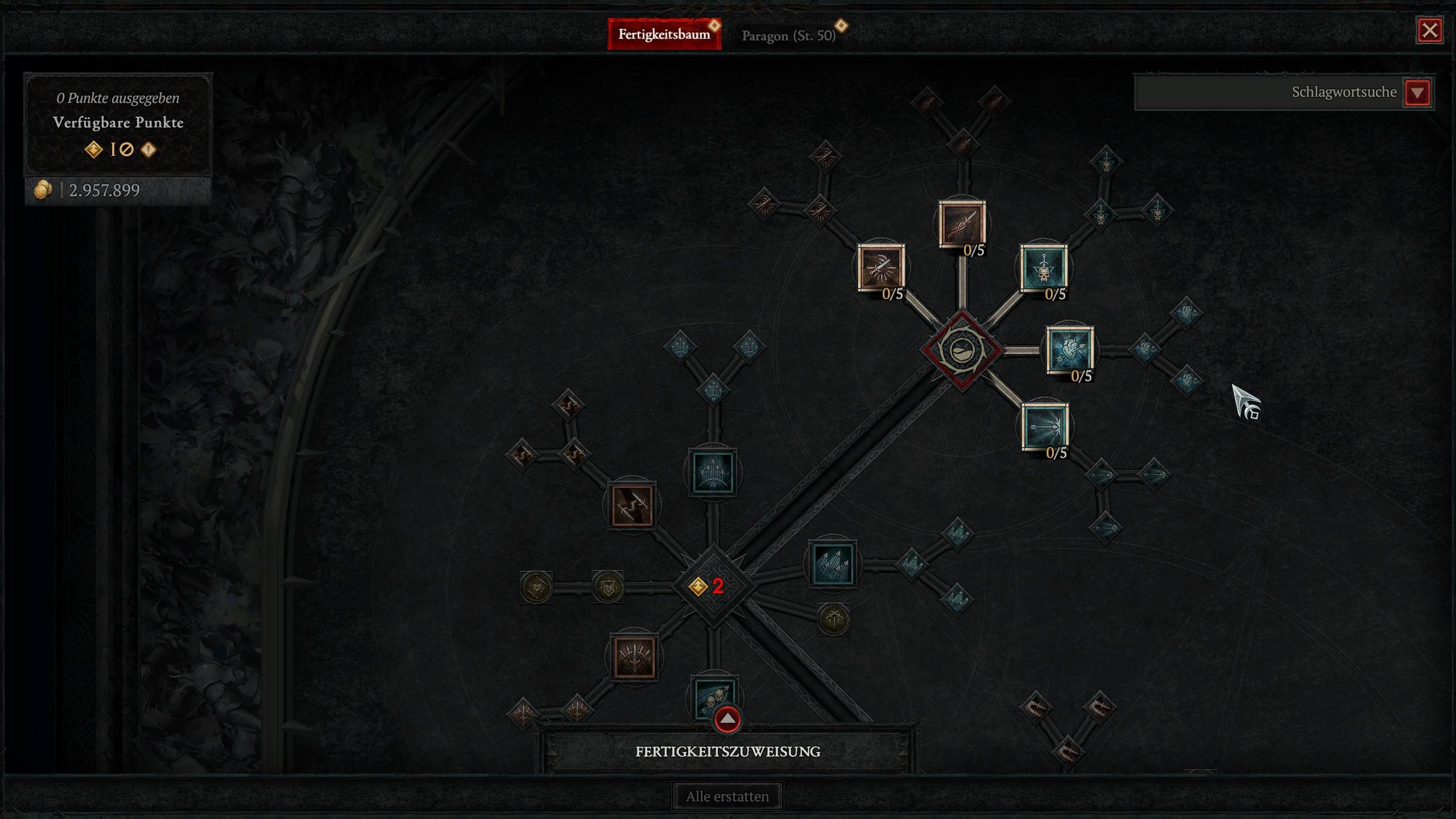Choose the round passive node showing hanging daggers

833,619
